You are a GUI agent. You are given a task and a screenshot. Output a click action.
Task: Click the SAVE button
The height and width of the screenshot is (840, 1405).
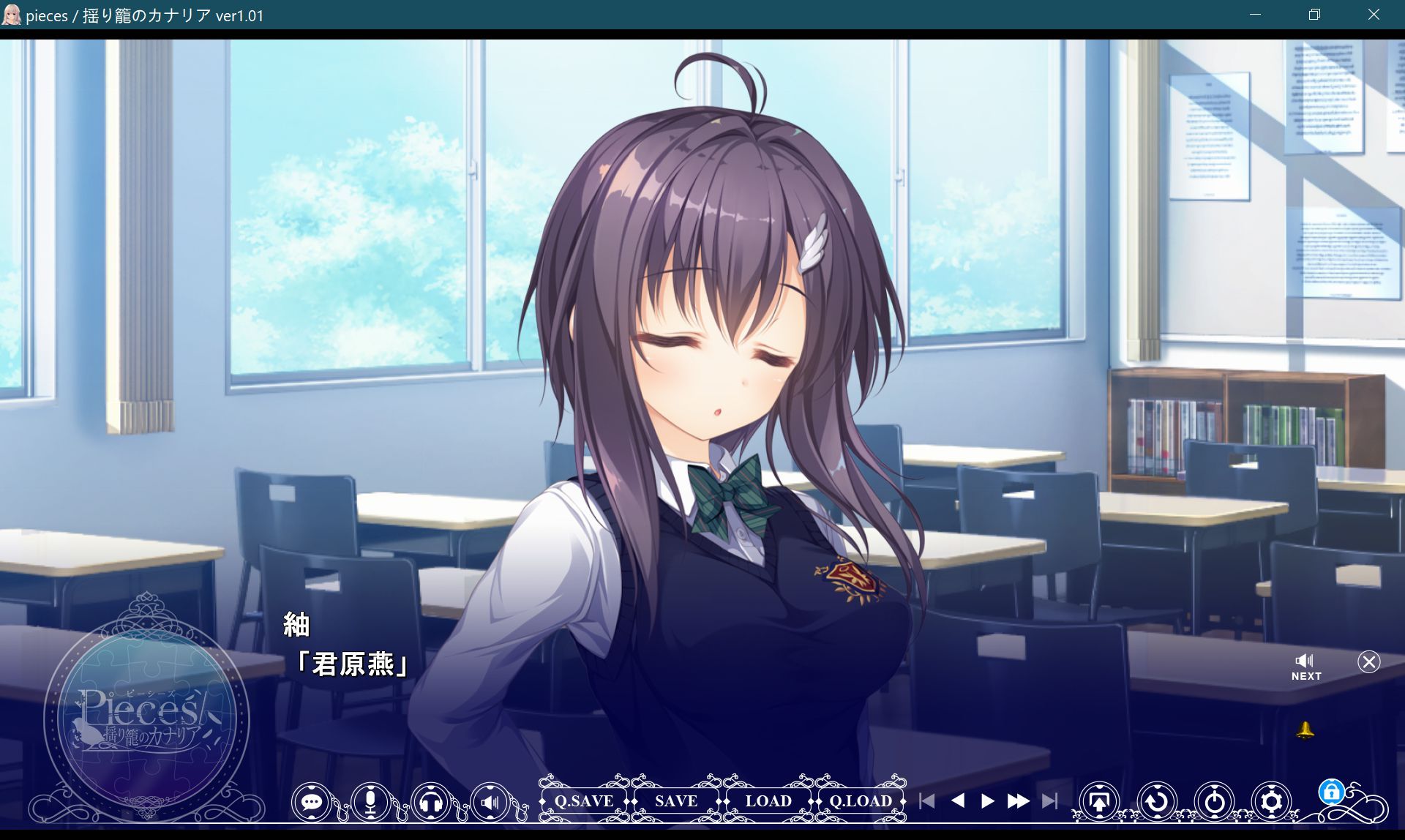pyautogui.click(x=675, y=801)
